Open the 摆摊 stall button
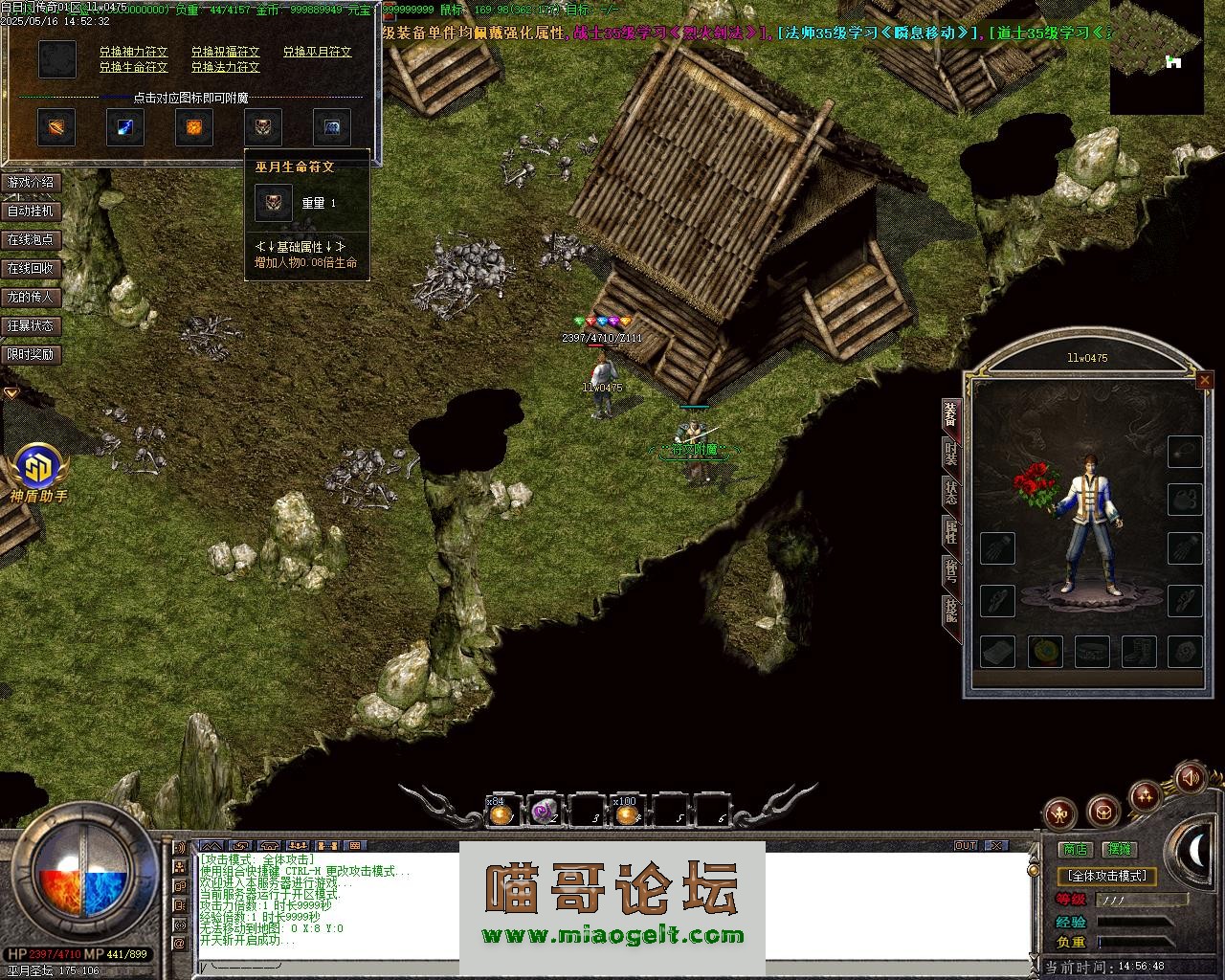1225x980 pixels. click(1119, 849)
